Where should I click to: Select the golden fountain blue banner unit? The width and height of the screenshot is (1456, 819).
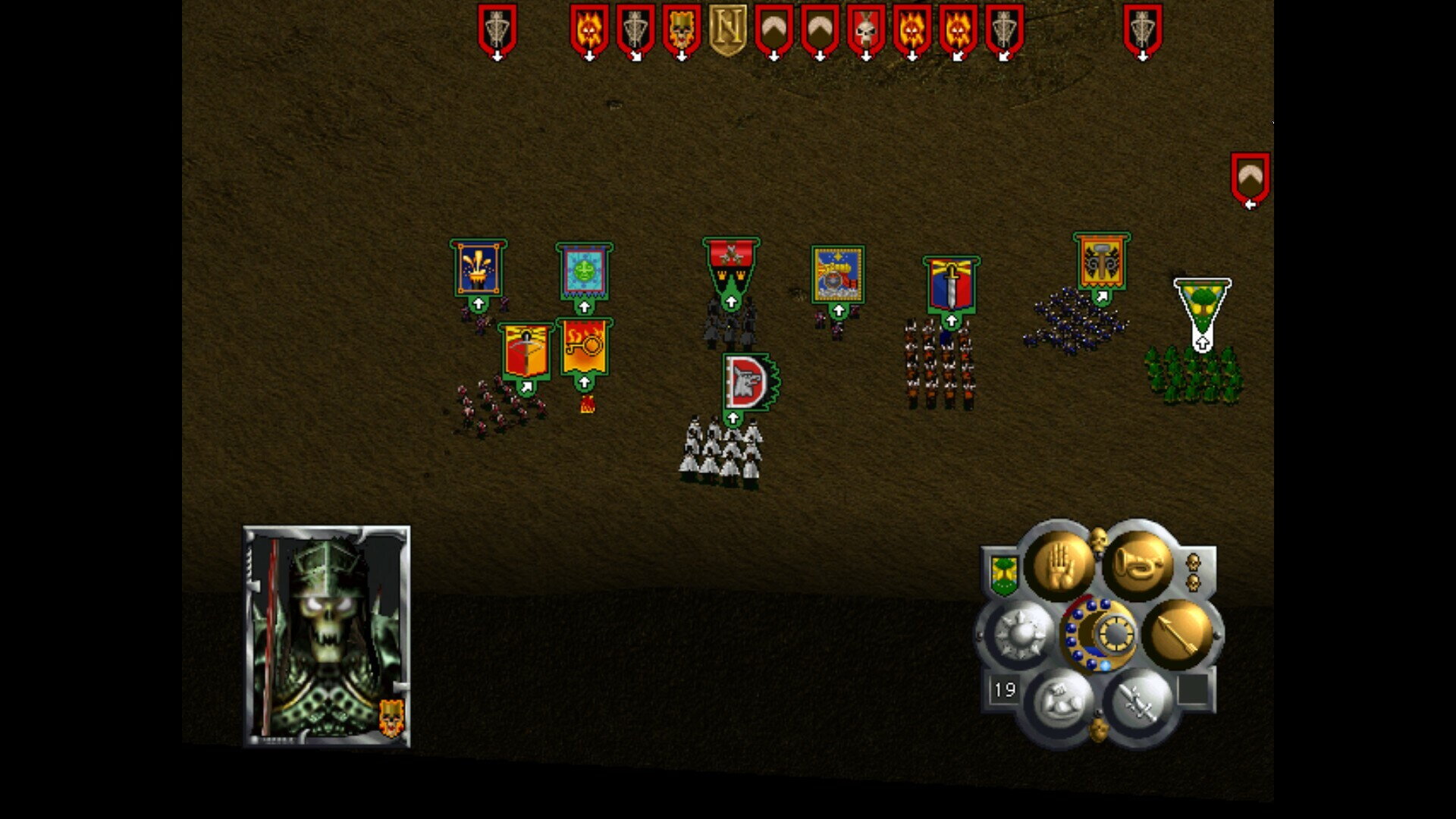point(478,268)
